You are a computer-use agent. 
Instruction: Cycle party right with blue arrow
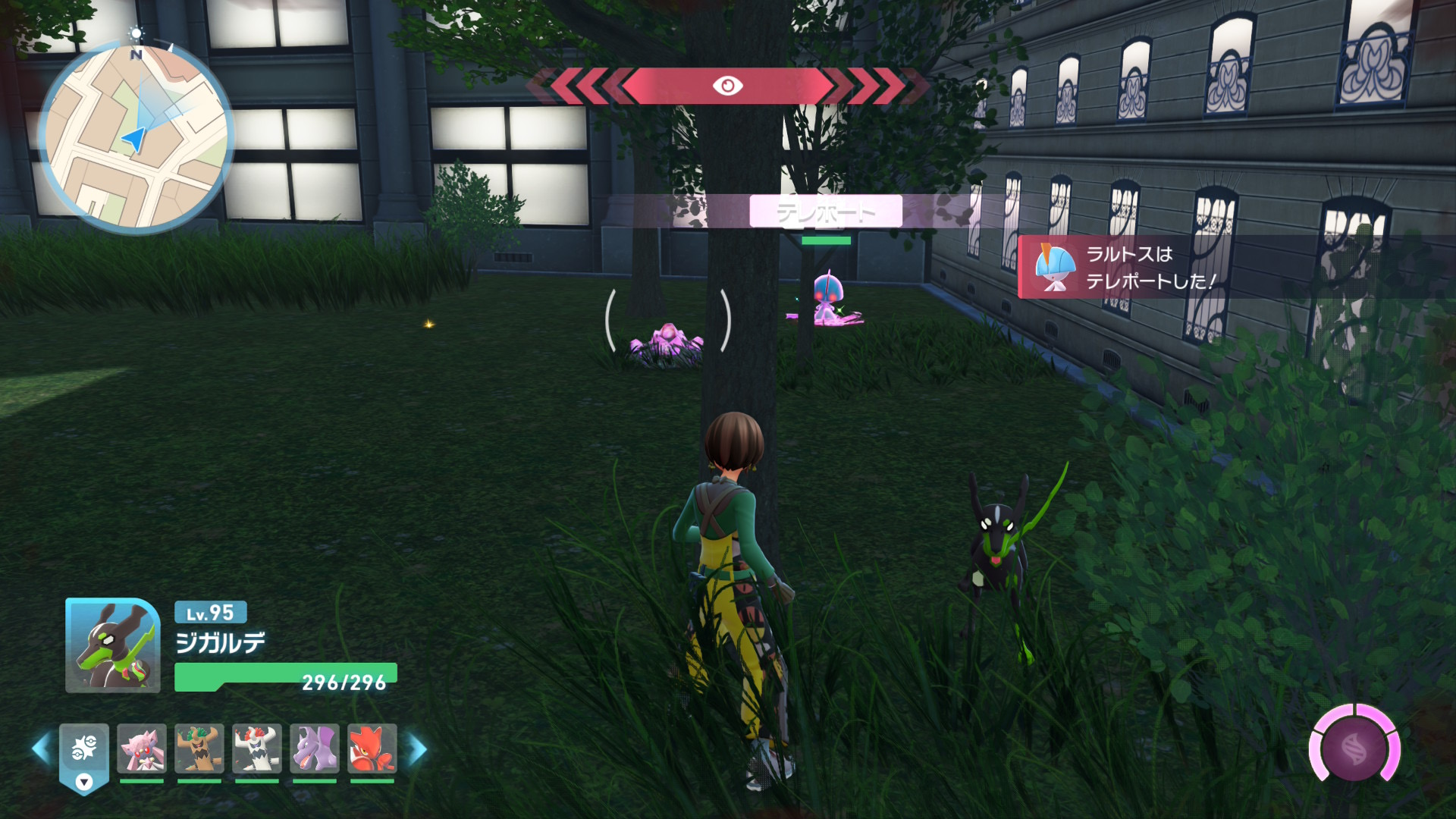click(418, 748)
